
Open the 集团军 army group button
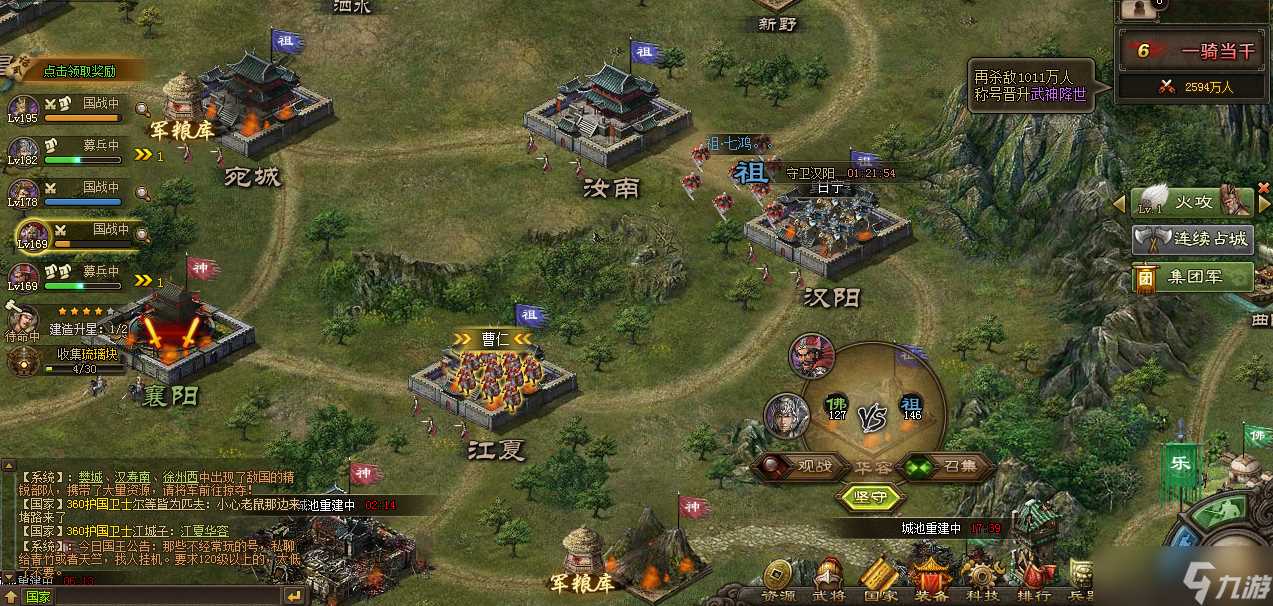pyautogui.click(x=1193, y=277)
